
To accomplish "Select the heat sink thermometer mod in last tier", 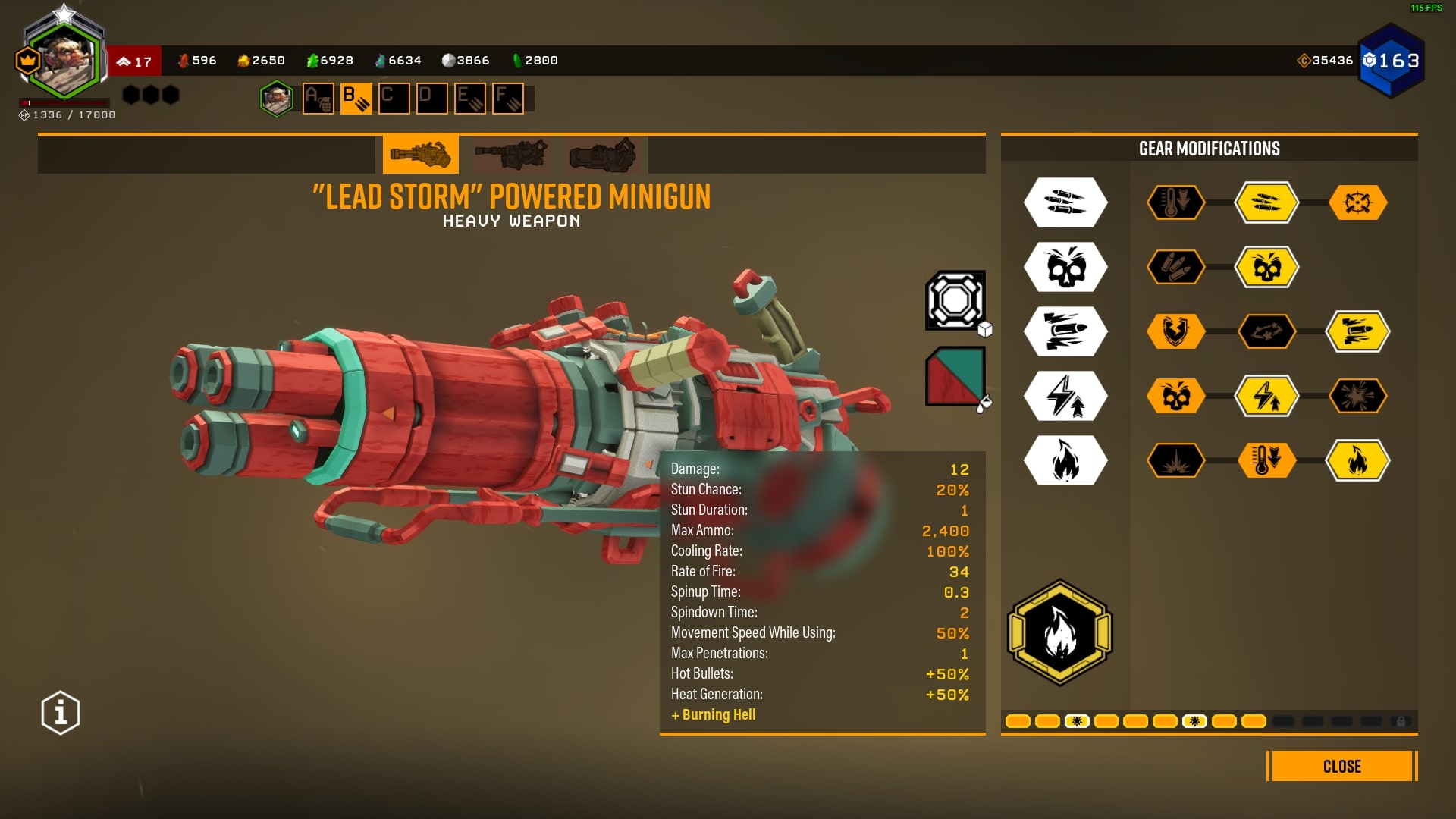I will point(1267,460).
